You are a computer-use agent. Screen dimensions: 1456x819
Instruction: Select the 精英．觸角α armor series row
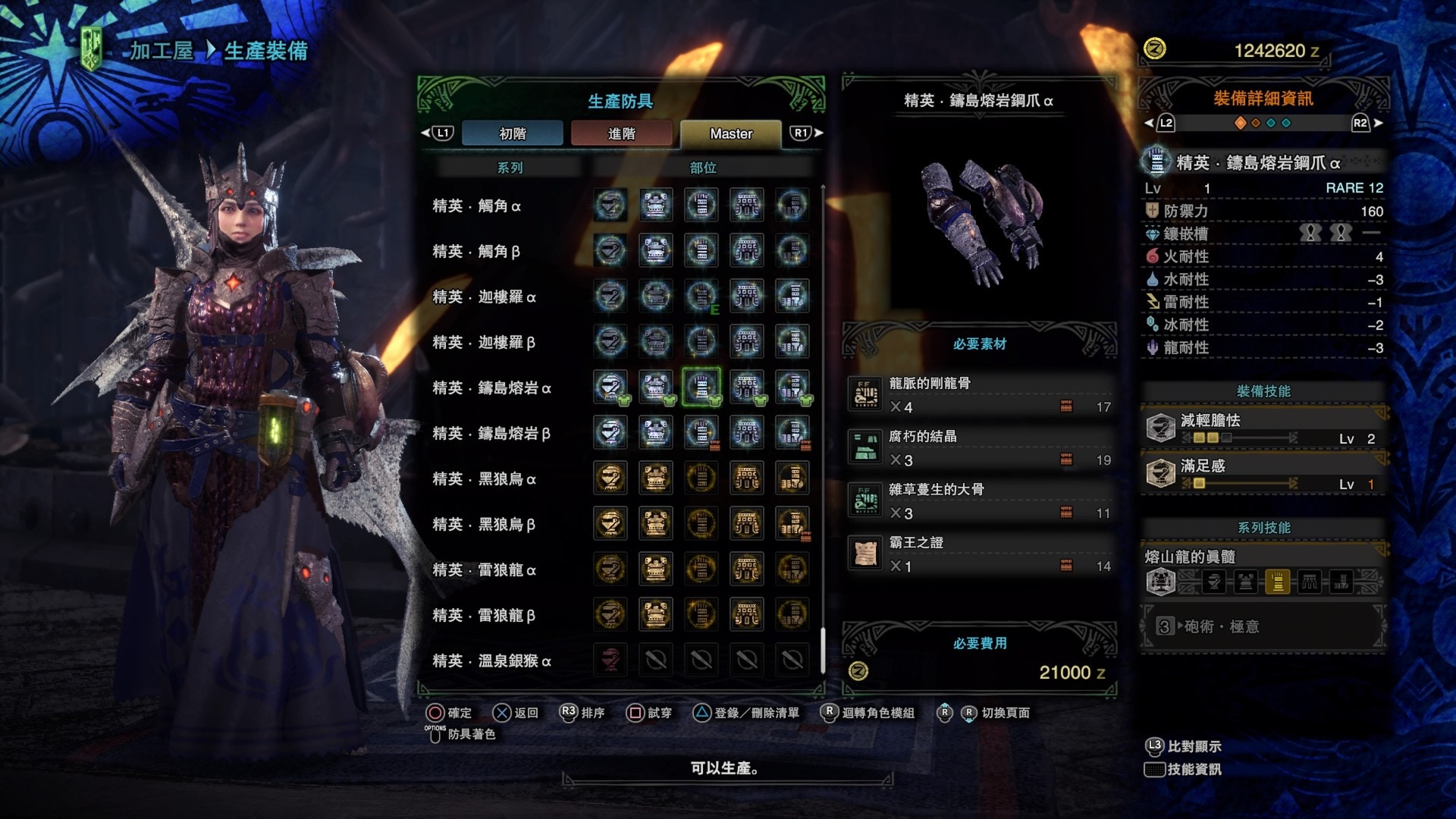(476, 206)
